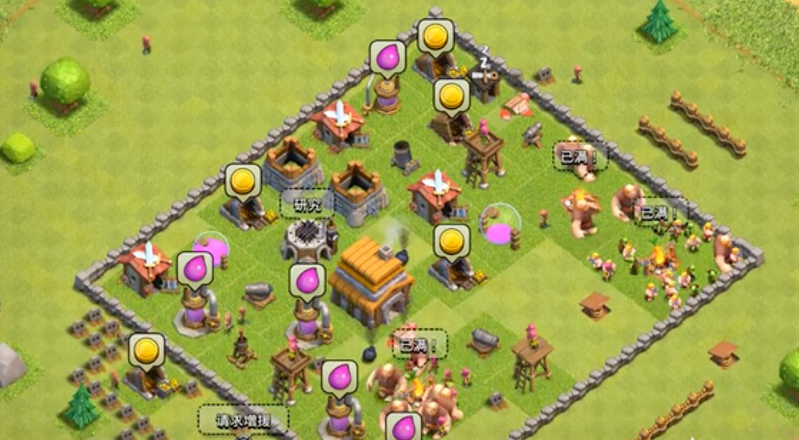Tap the 请求增援 request reinforcements label
Image resolution: width=799 pixels, height=440 pixels.
(244, 419)
